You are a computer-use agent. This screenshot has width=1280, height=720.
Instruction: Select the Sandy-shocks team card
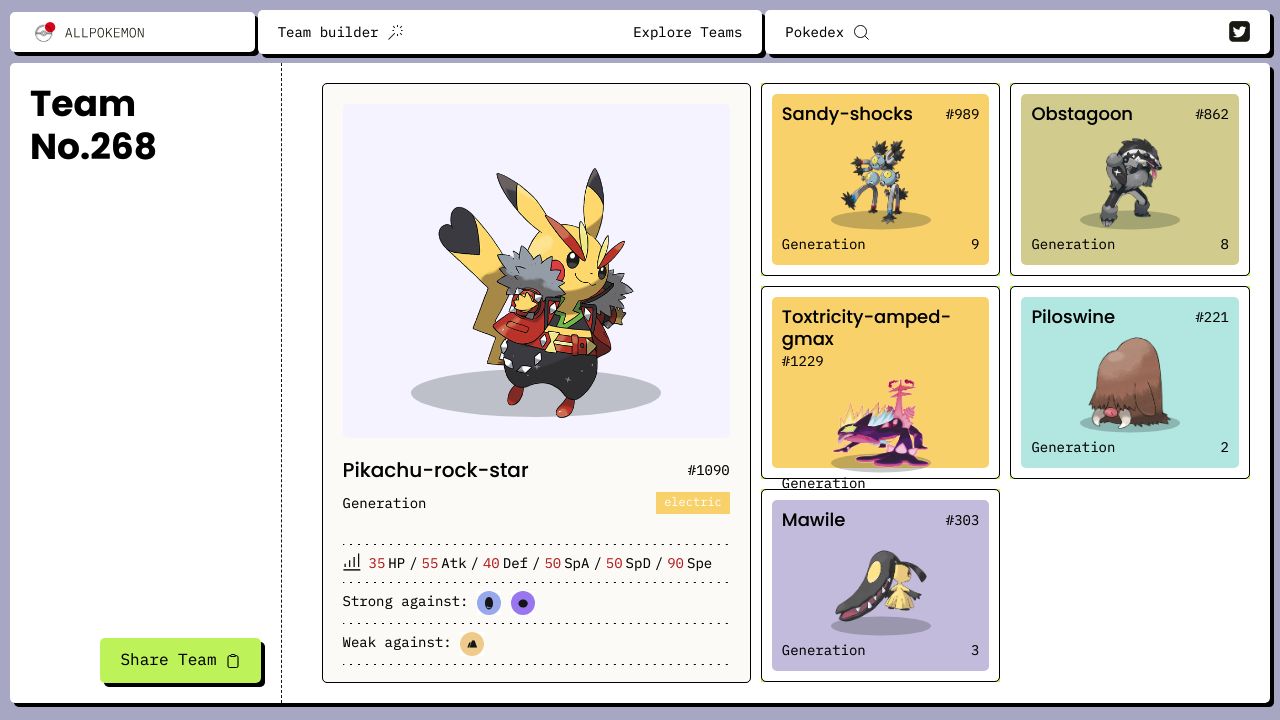coord(880,179)
